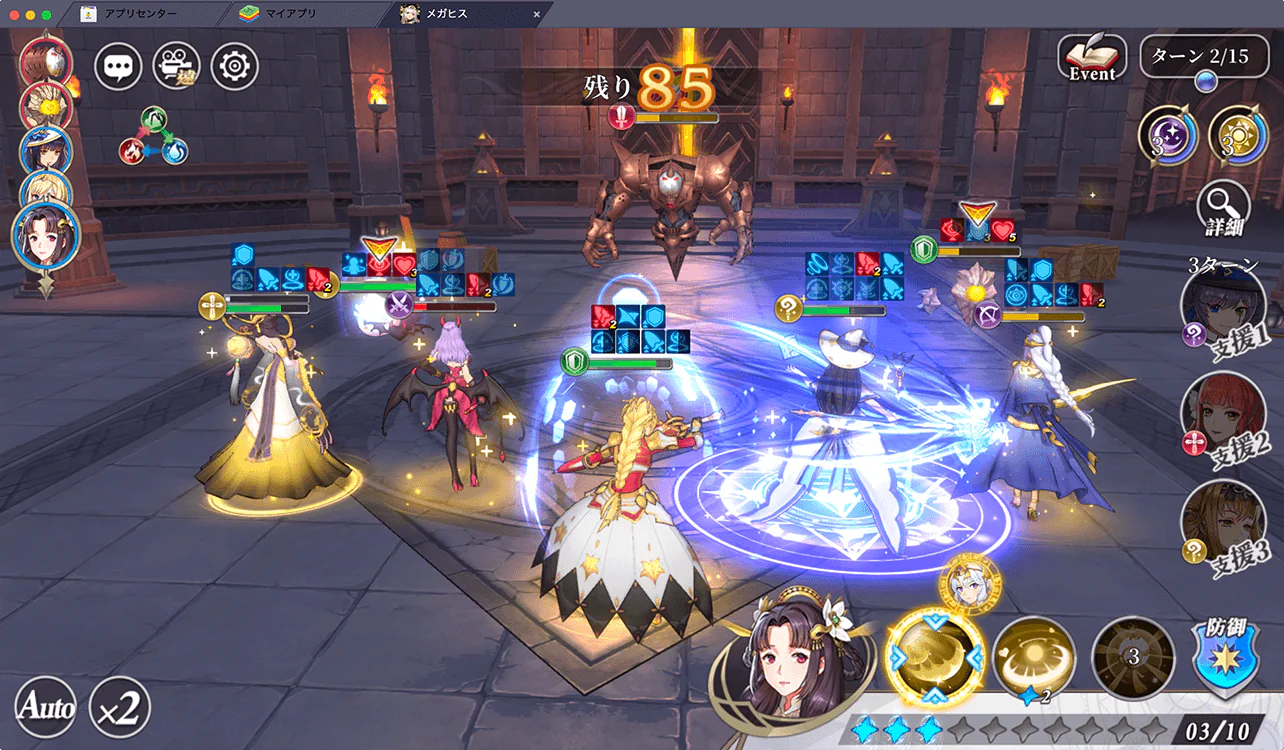Tap the small blonde character portrait above skills
Viewport: 1284px width, 750px height.
point(966,586)
